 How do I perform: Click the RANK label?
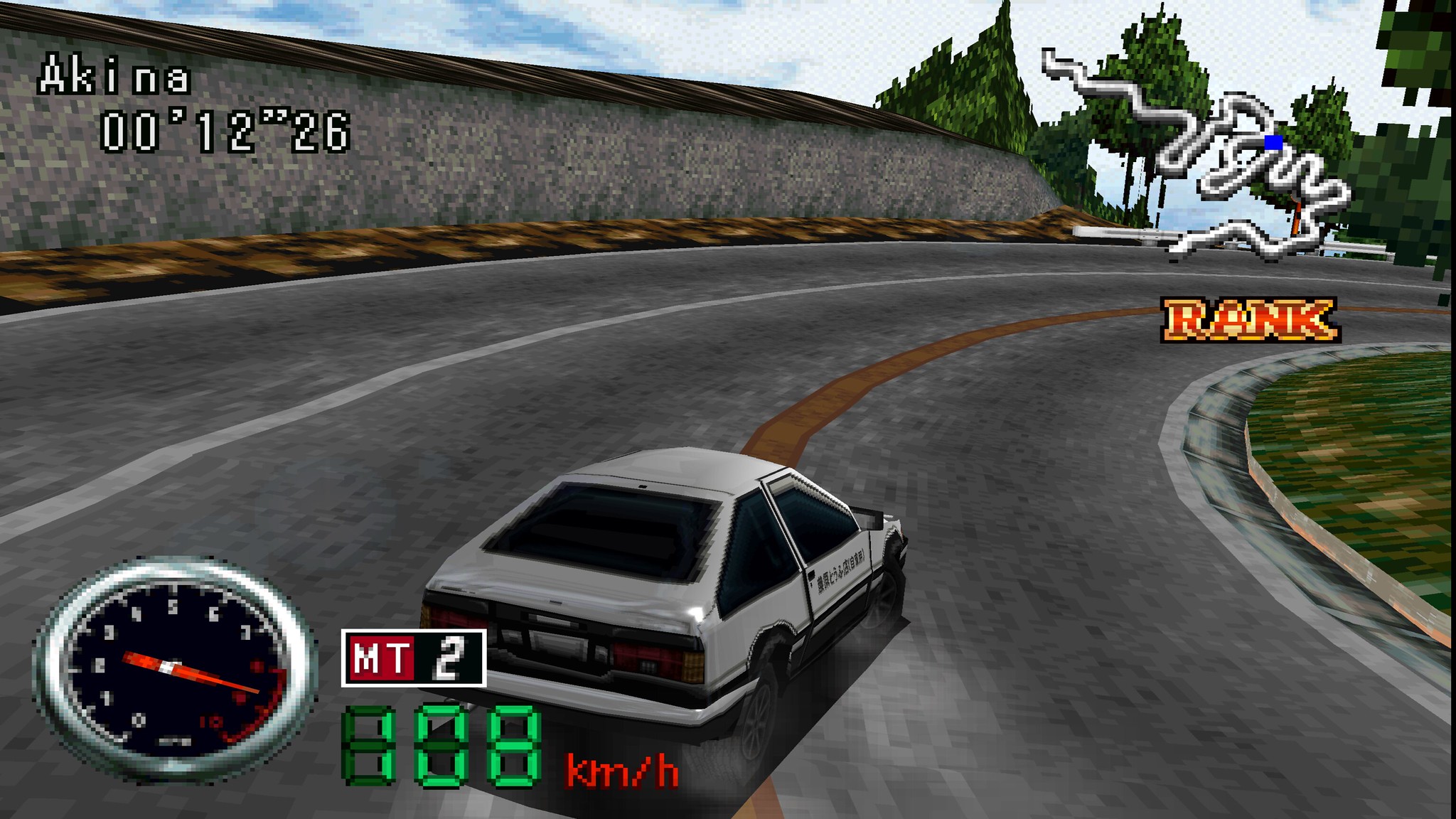1250,320
